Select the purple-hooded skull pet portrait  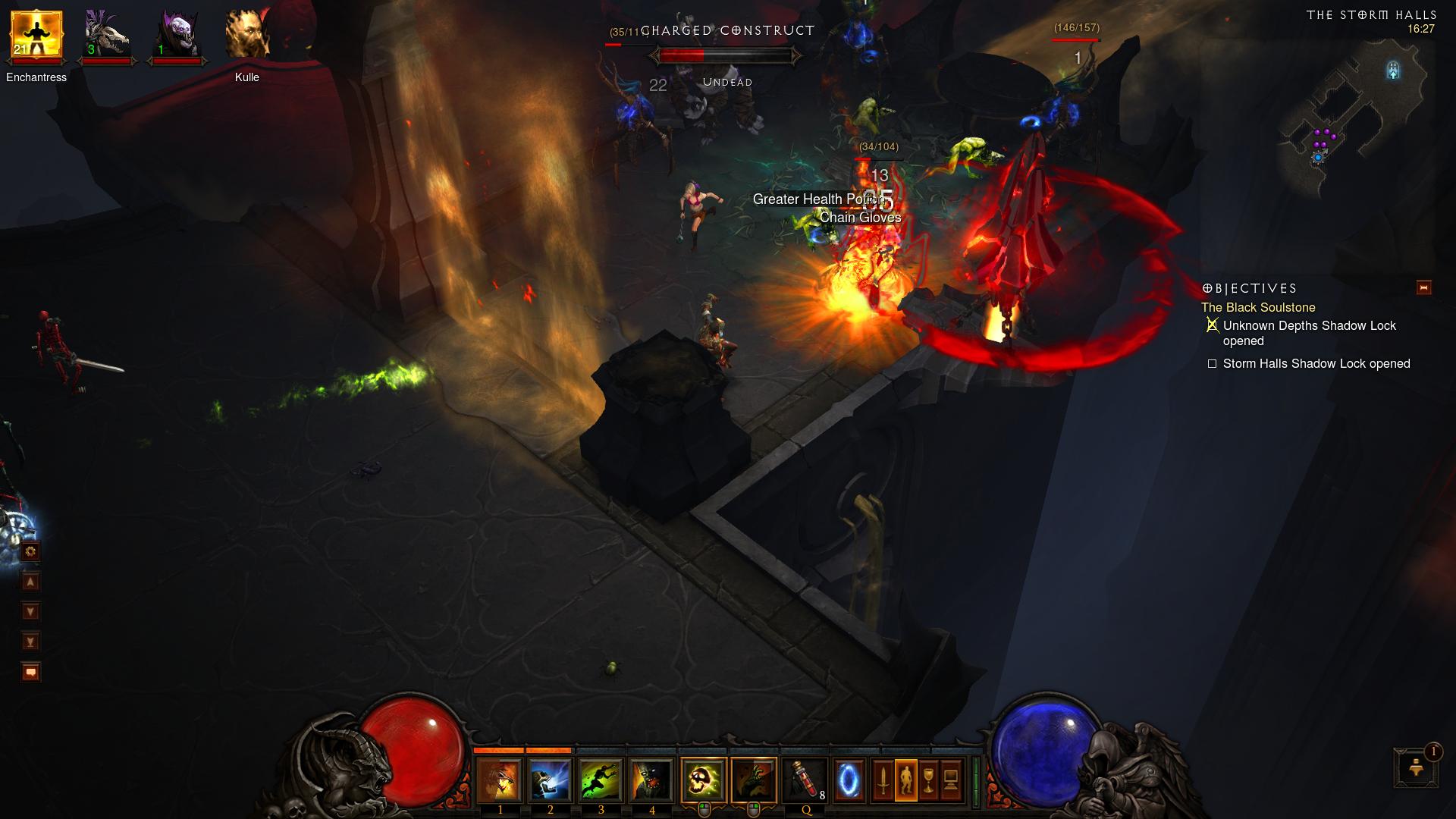(177, 36)
